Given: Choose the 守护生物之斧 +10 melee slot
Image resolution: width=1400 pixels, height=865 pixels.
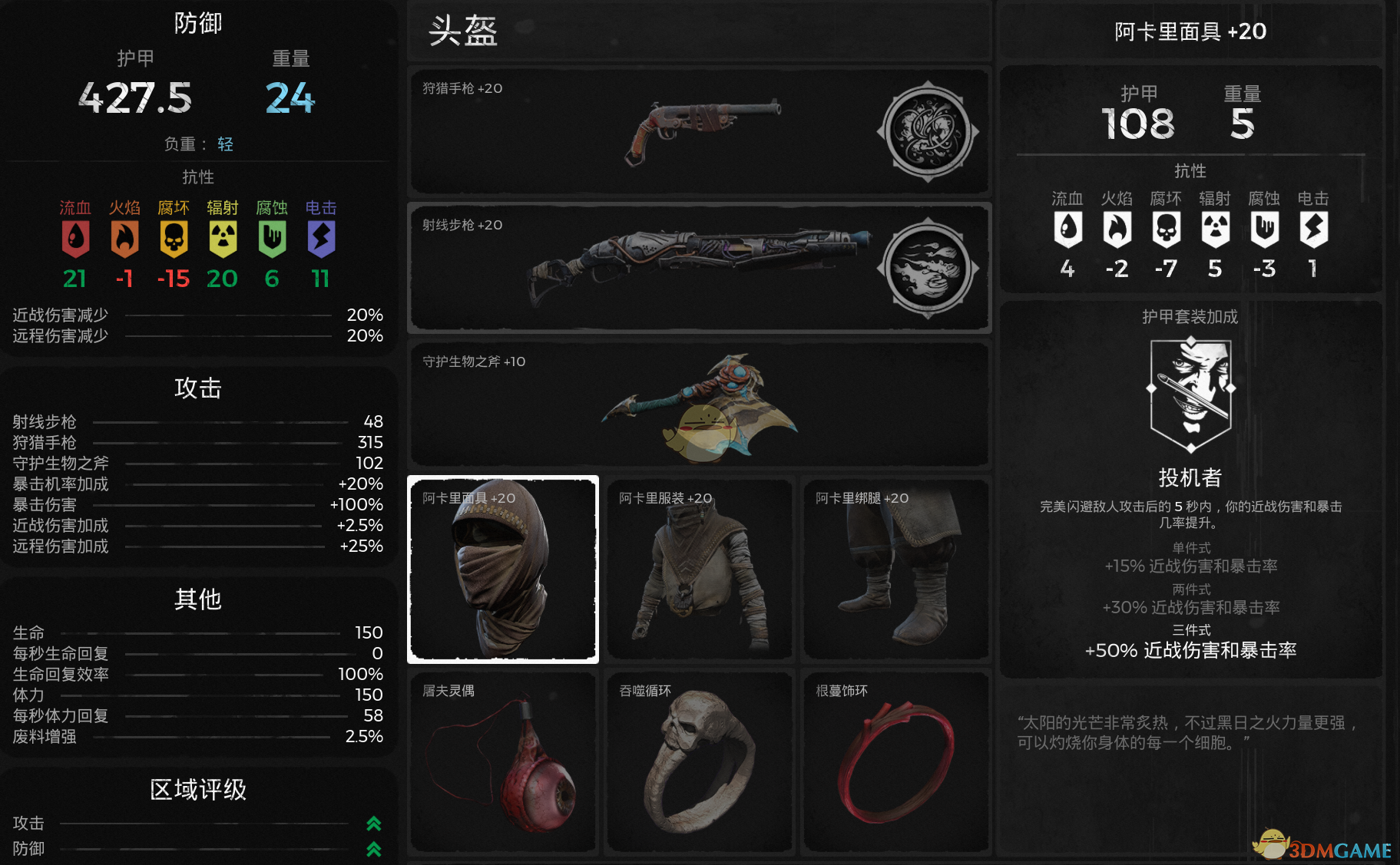Looking at the screenshot, I should [699, 404].
